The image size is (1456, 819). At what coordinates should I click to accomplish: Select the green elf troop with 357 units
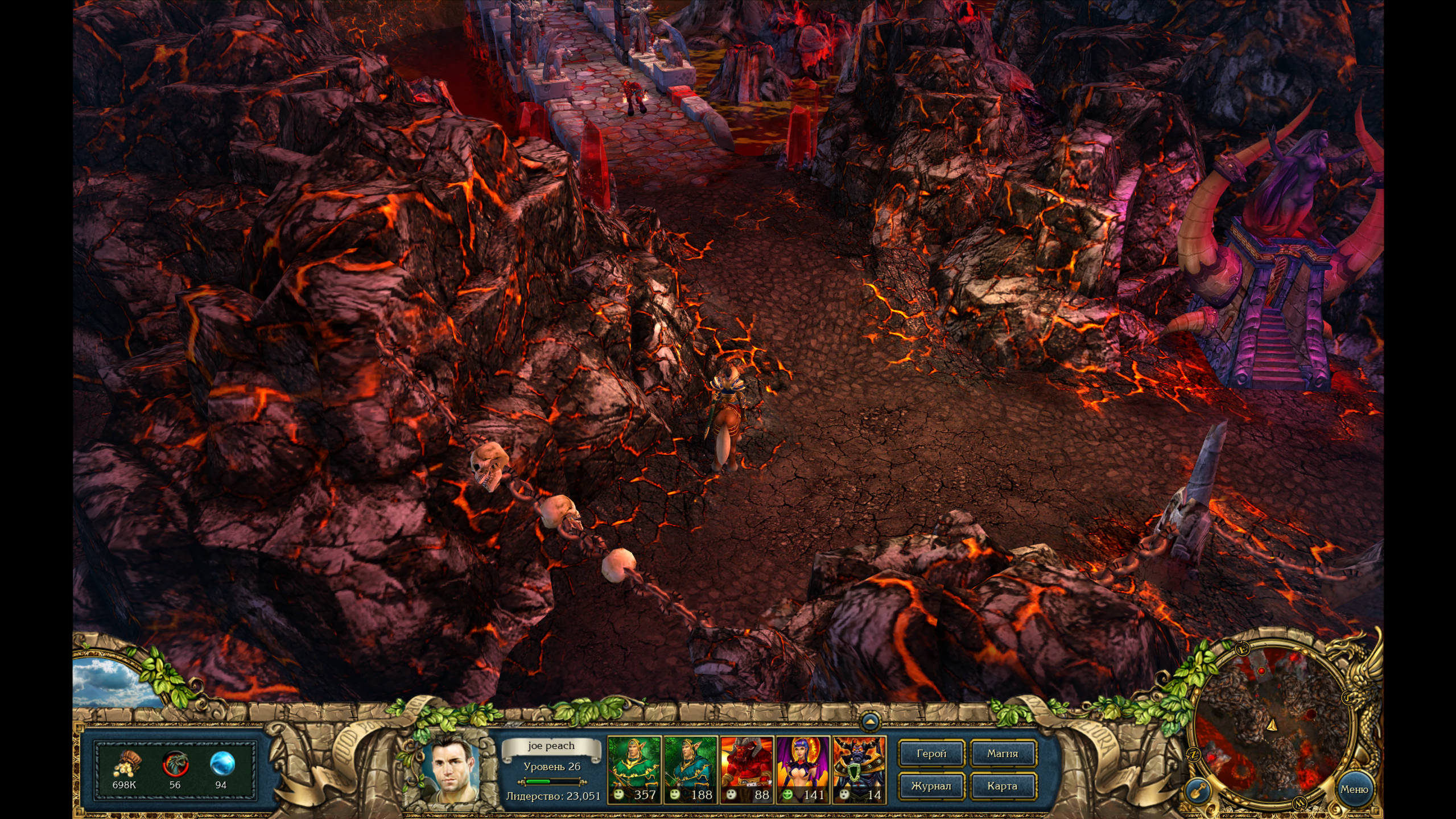click(x=634, y=769)
